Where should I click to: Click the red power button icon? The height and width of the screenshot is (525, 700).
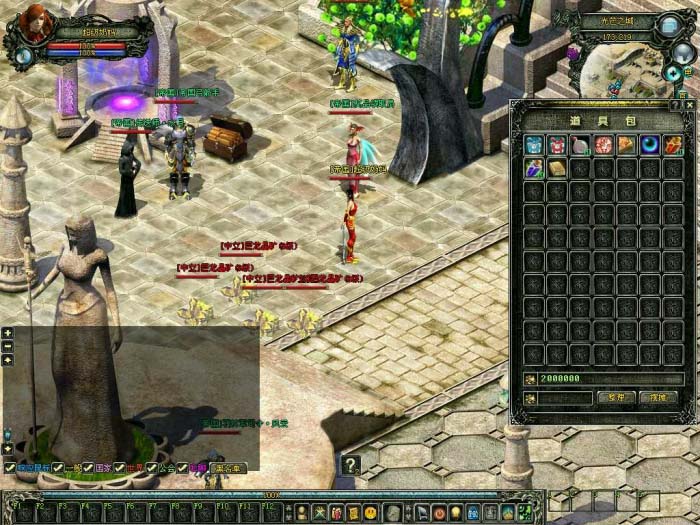coord(439,513)
